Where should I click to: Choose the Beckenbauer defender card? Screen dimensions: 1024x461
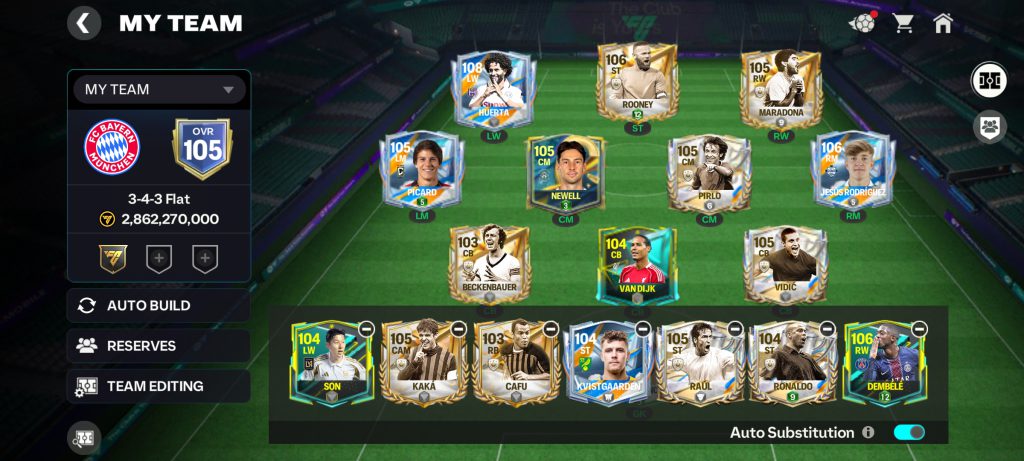(489, 264)
